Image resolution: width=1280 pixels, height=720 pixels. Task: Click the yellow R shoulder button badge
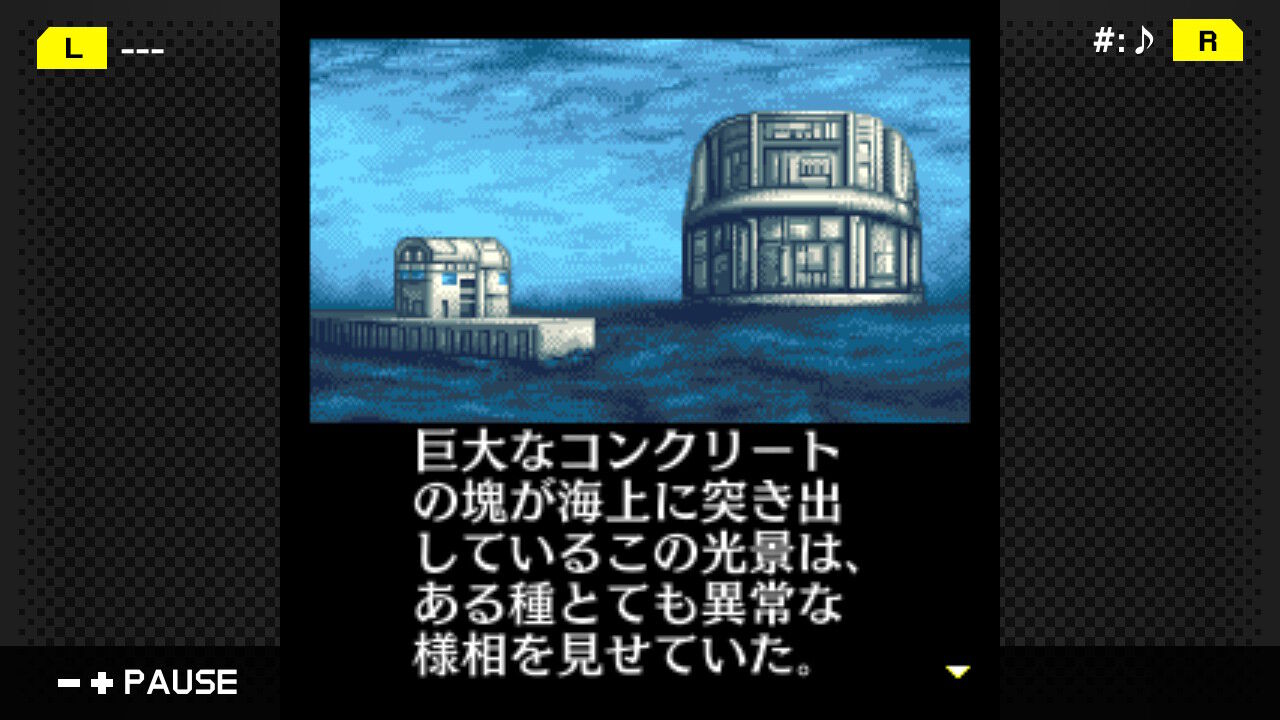point(1206,42)
